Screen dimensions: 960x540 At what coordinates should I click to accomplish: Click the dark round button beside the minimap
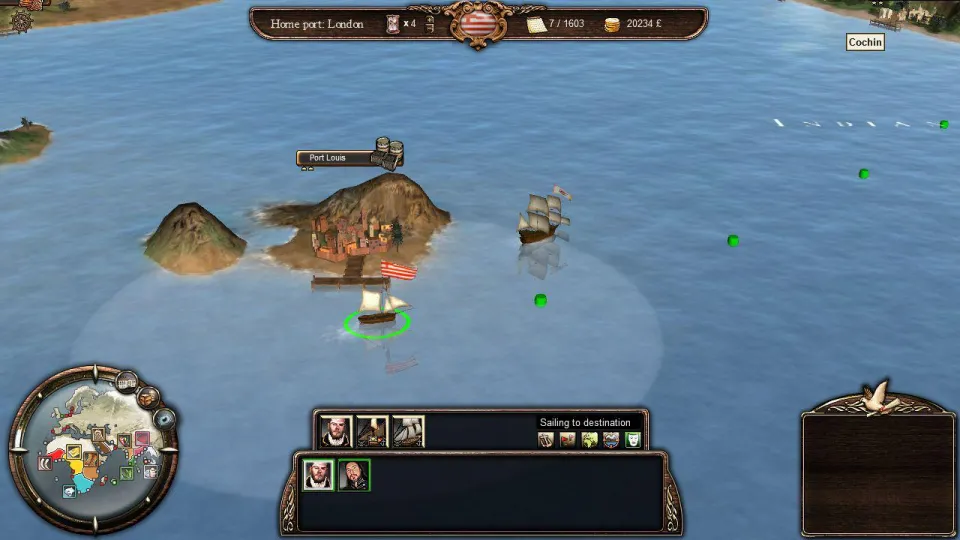pyautogui.click(x=164, y=419)
